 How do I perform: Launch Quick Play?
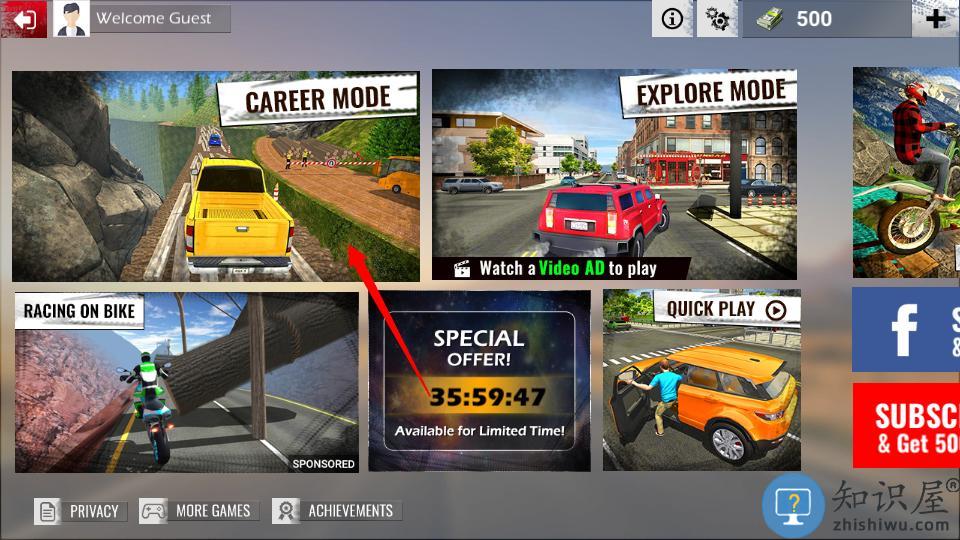click(x=701, y=380)
